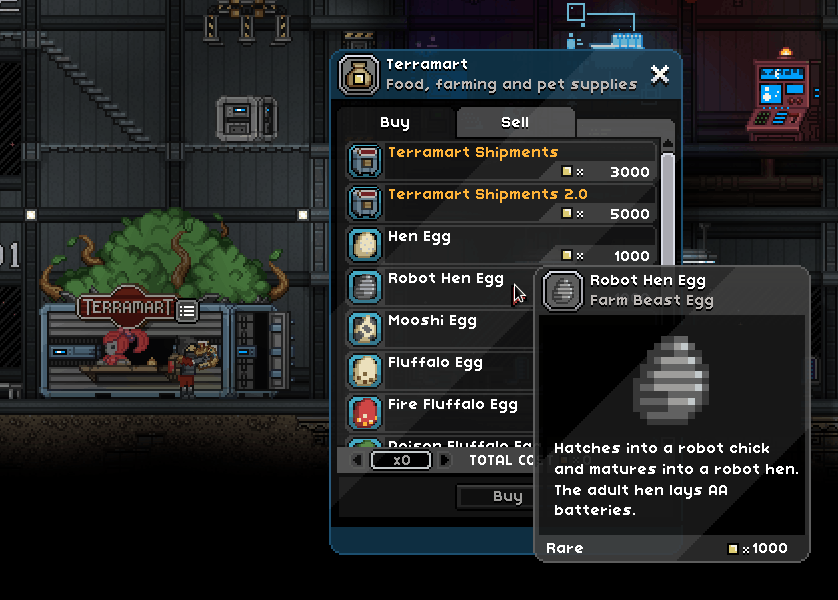The image size is (838, 600).
Task: Select the Buy tab
Action: pyautogui.click(x=395, y=123)
